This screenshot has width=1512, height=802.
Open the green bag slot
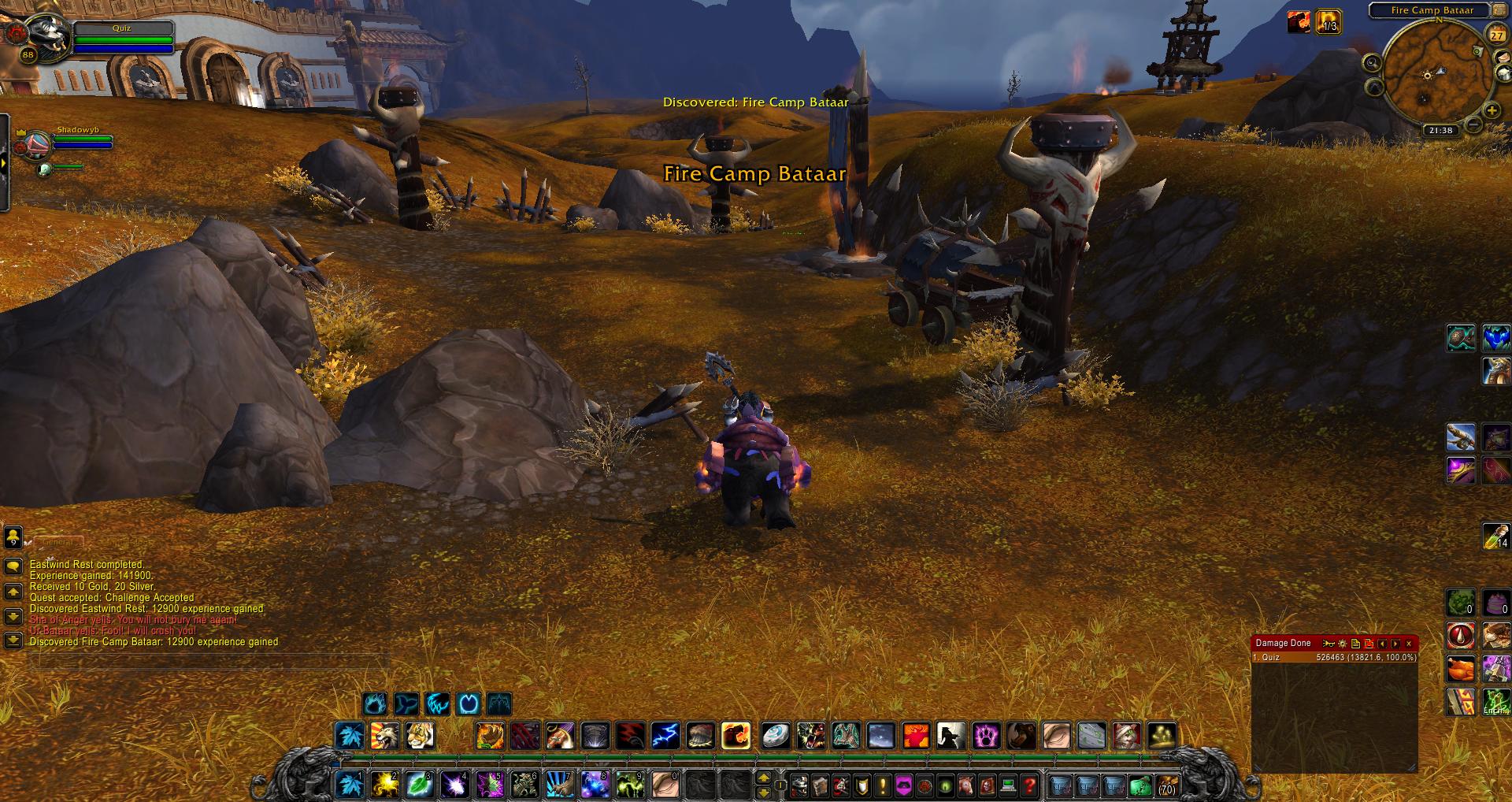point(1140,785)
